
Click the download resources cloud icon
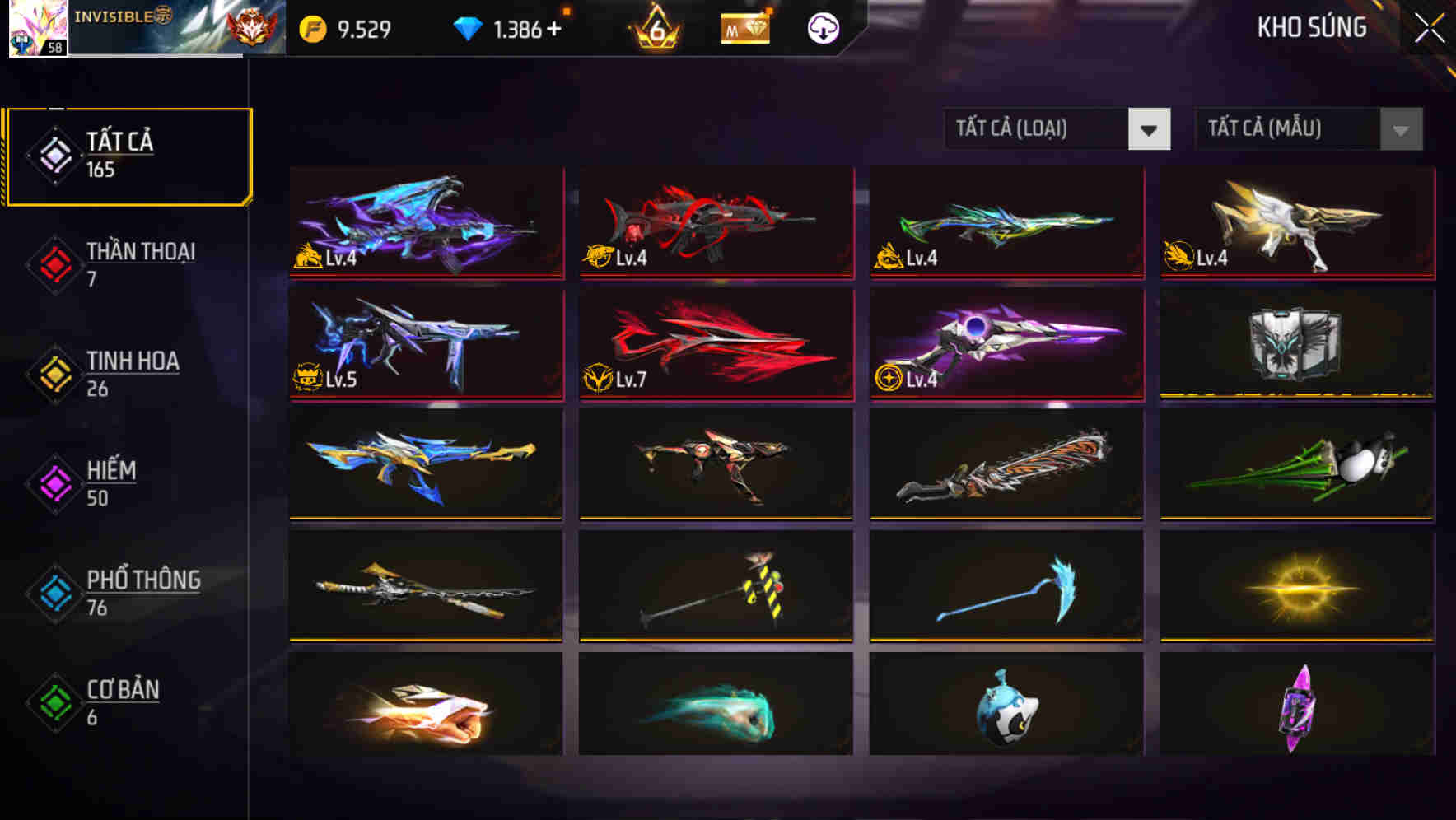[x=822, y=29]
